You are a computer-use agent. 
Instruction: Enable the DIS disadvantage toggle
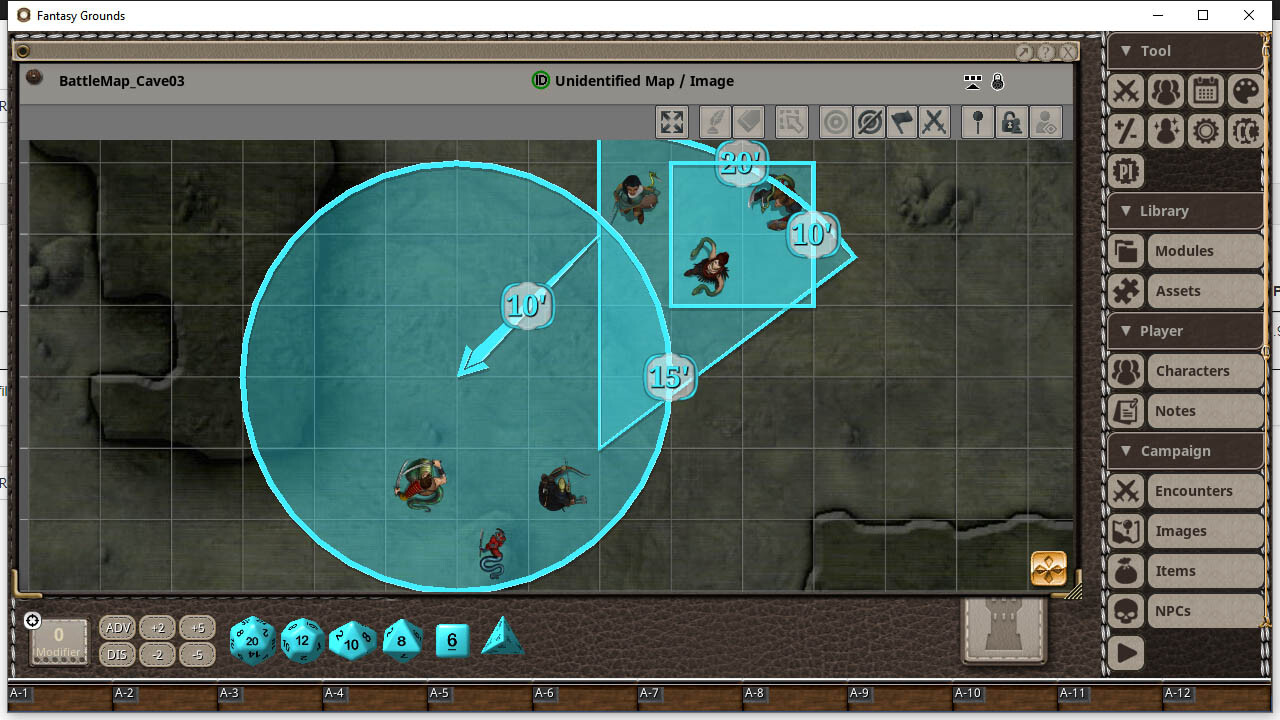[x=117, y=655]
